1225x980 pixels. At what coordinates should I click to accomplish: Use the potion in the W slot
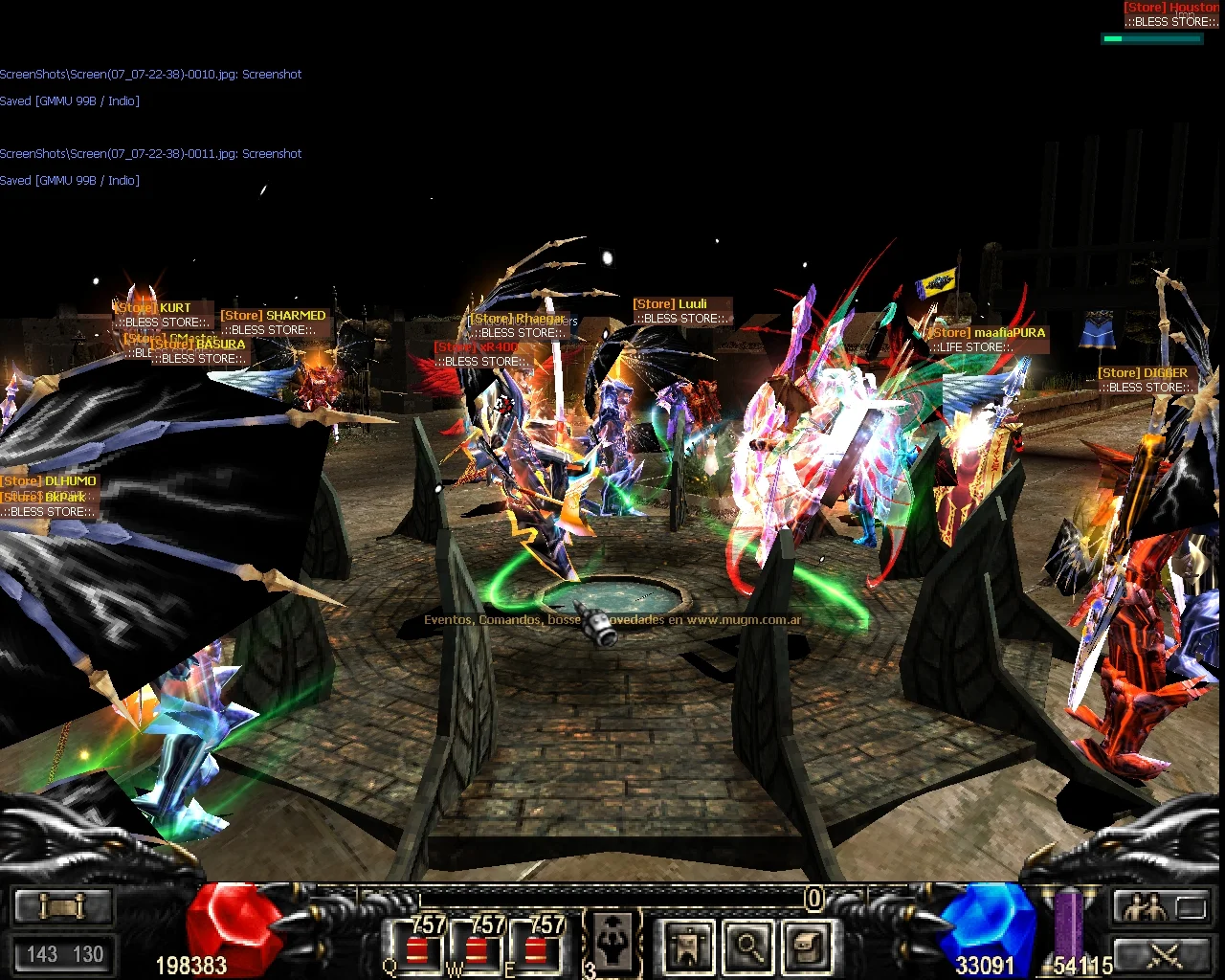(476, 947)
